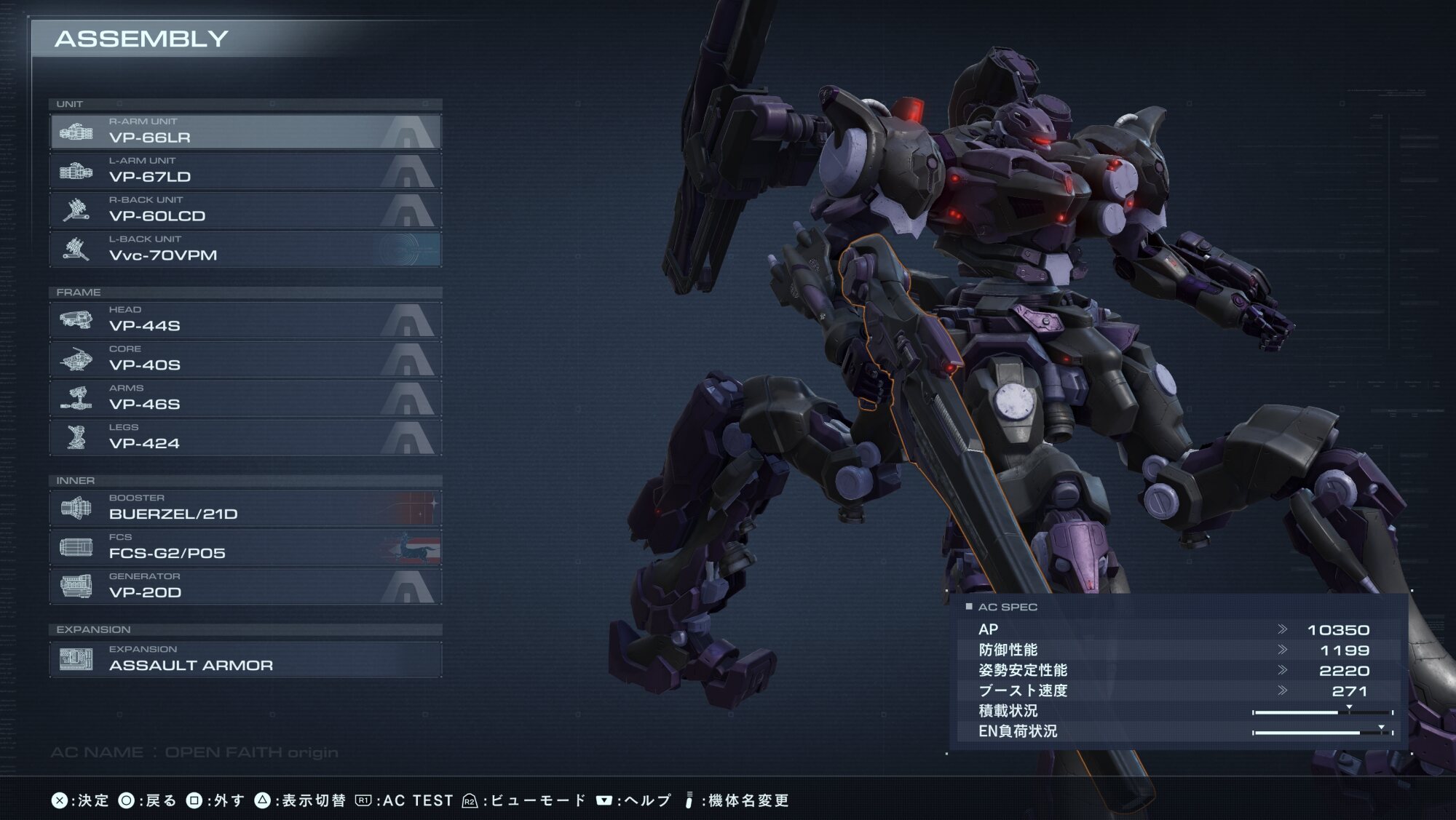Viewport: 1456px width, 820px height.
Task: Choose the L-ARM UNIT VP-67LD slot
Action: pos(245,171)
